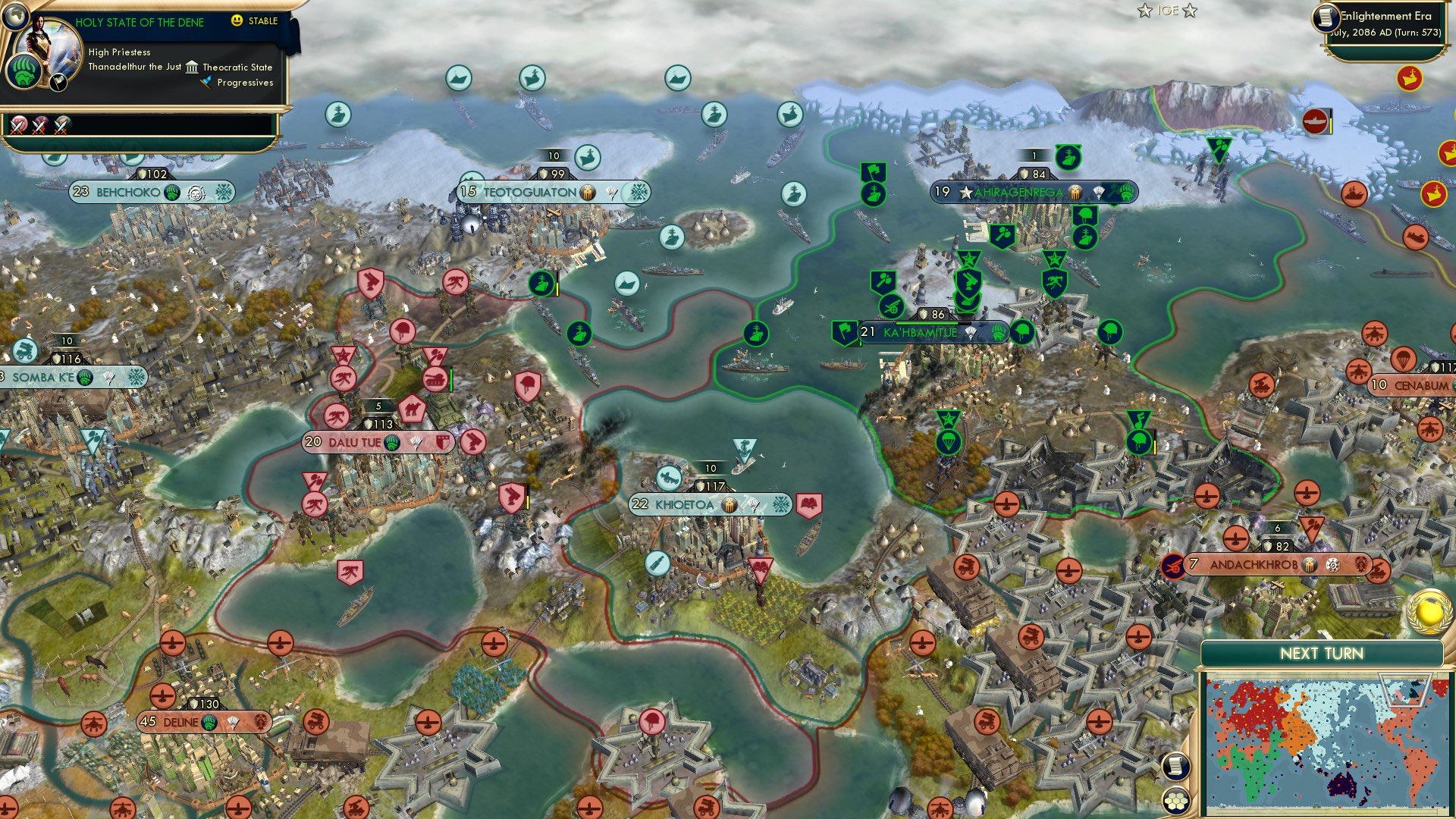Viewport: 1456px width, 819px height.
Task: Click the resistance icon on the Andachkhrob banner
Action: [1174, 566]
